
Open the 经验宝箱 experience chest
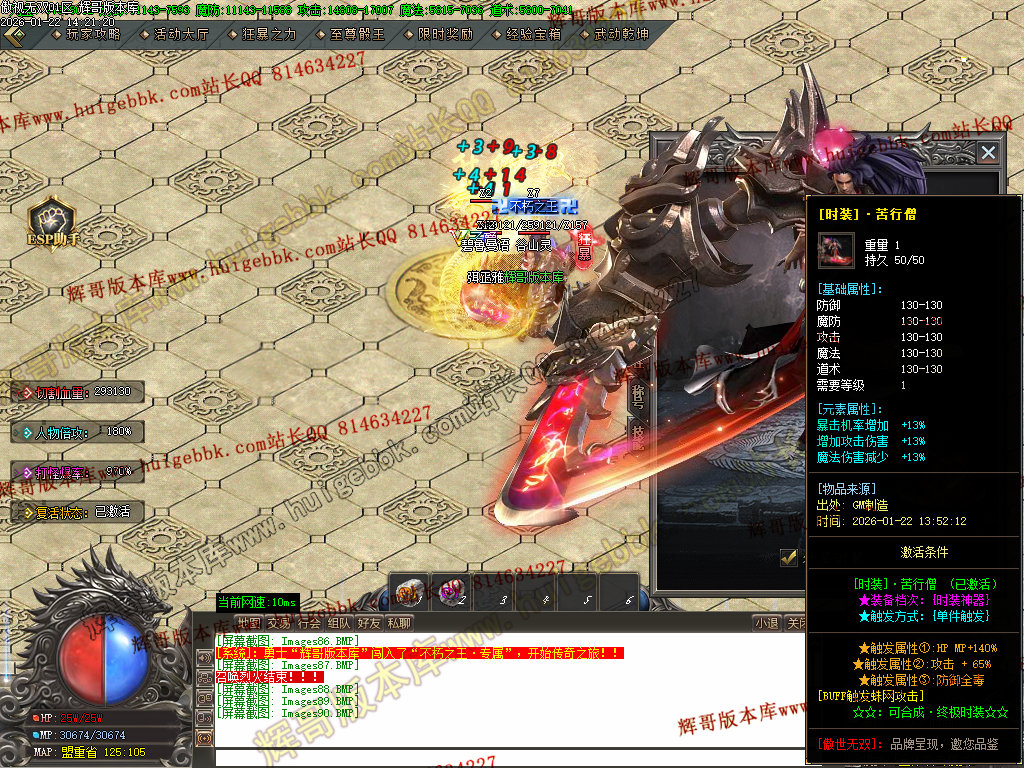(x=530, y=34)
